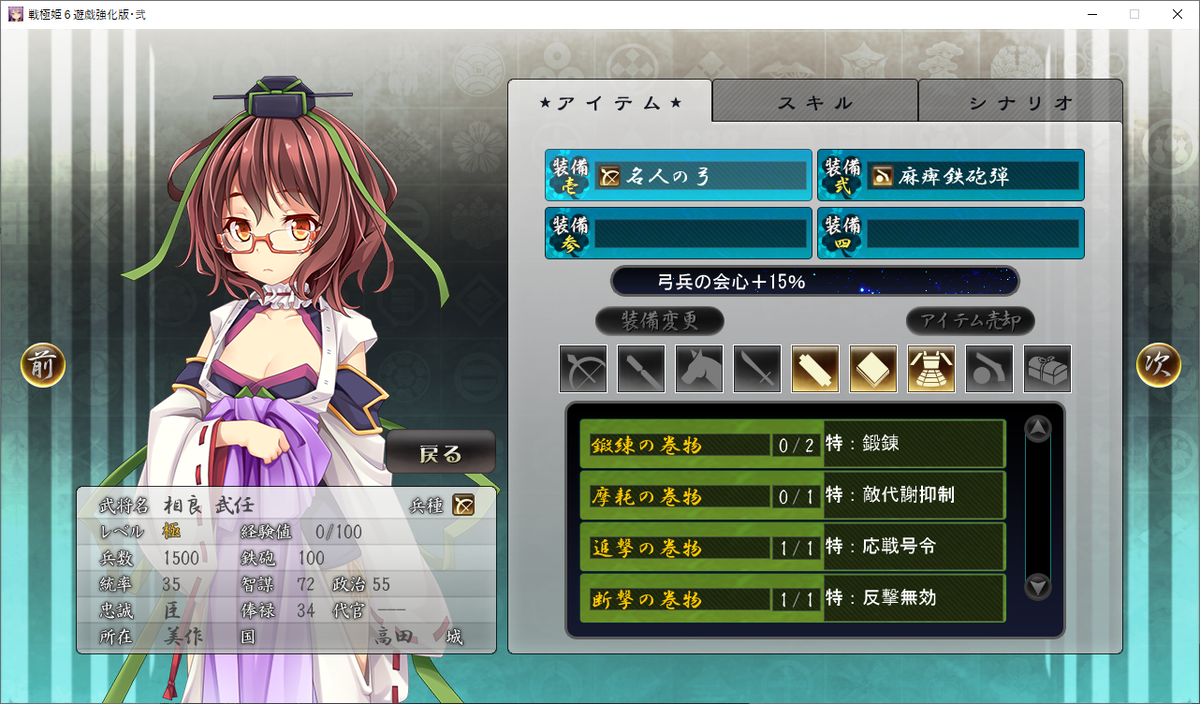The width and height of the screenshot is (1200, 704).
Task: Open the アイテム売却 sell option
Action: click(x=970, y=321)
